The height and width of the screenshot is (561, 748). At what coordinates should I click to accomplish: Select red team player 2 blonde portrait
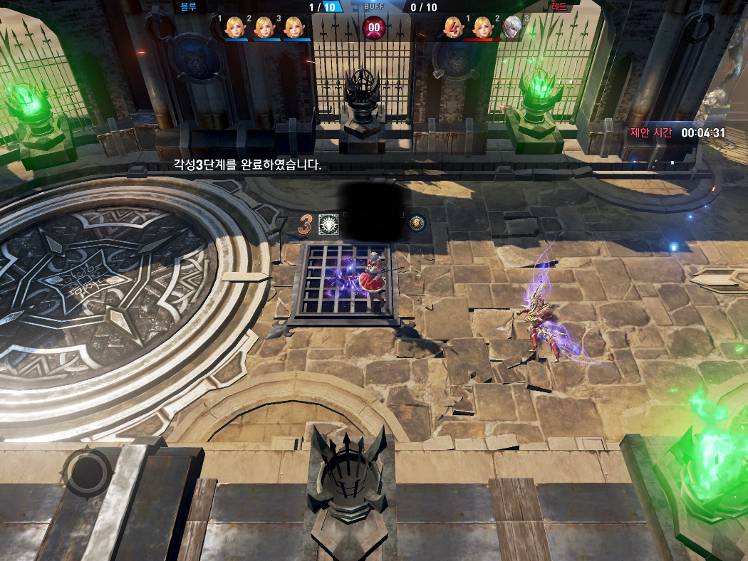482,27
